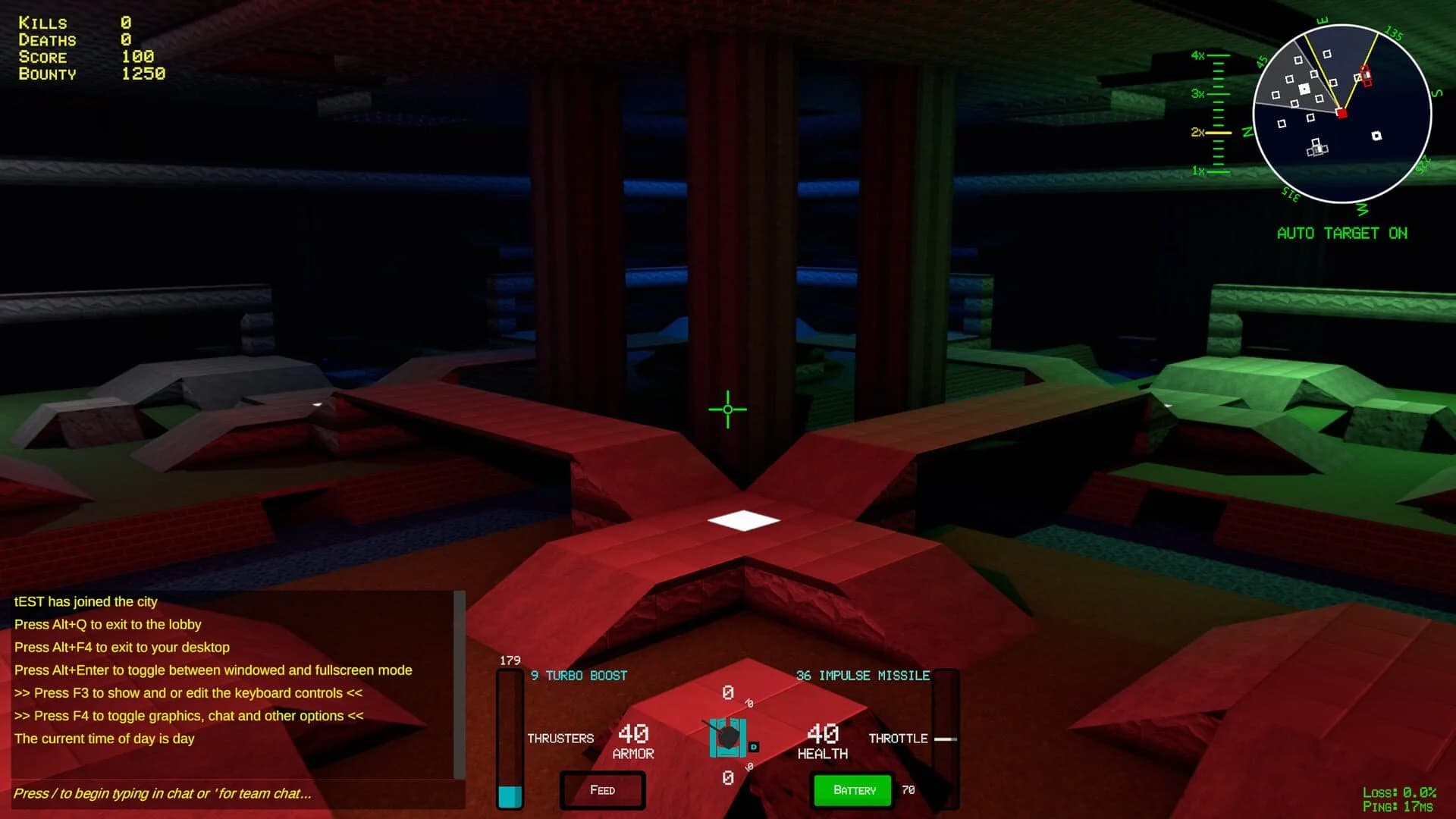The image size is (1456, 819).
Task: Click the 'Press Alt+Q to exit' chat message
Action: [x=108, y=624]
